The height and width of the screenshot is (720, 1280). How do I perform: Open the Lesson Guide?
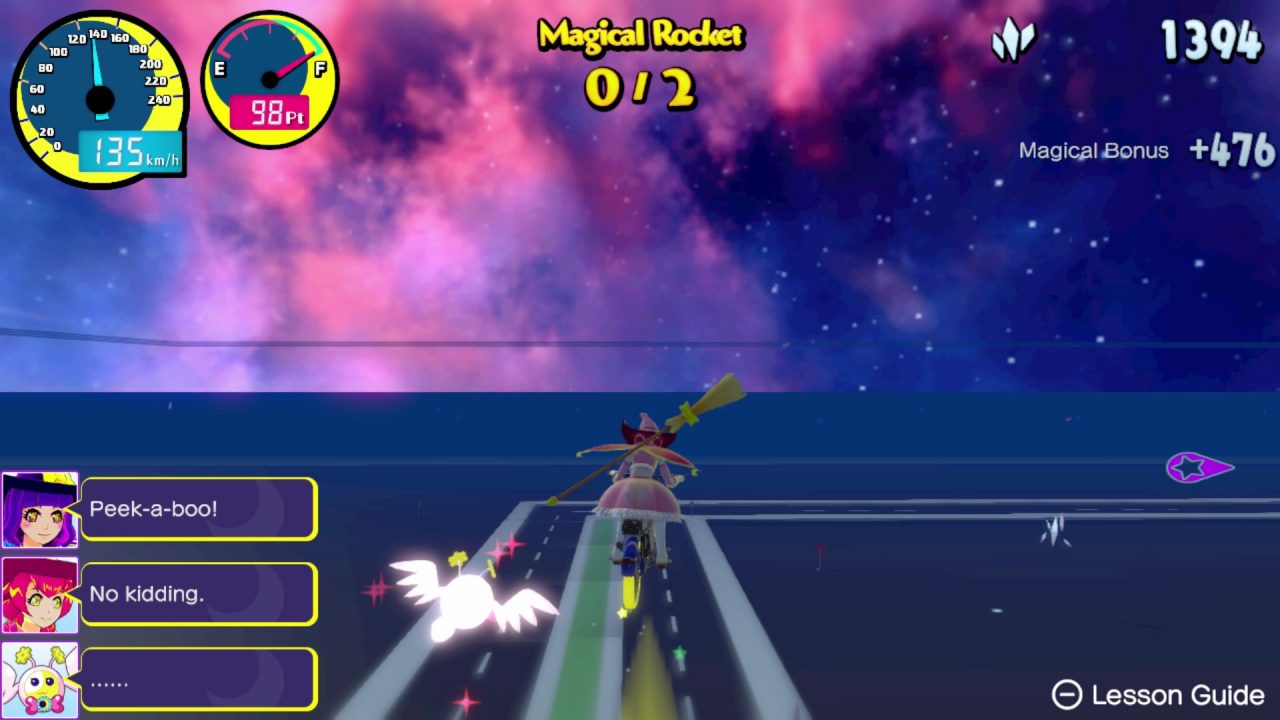(1158, 695)
